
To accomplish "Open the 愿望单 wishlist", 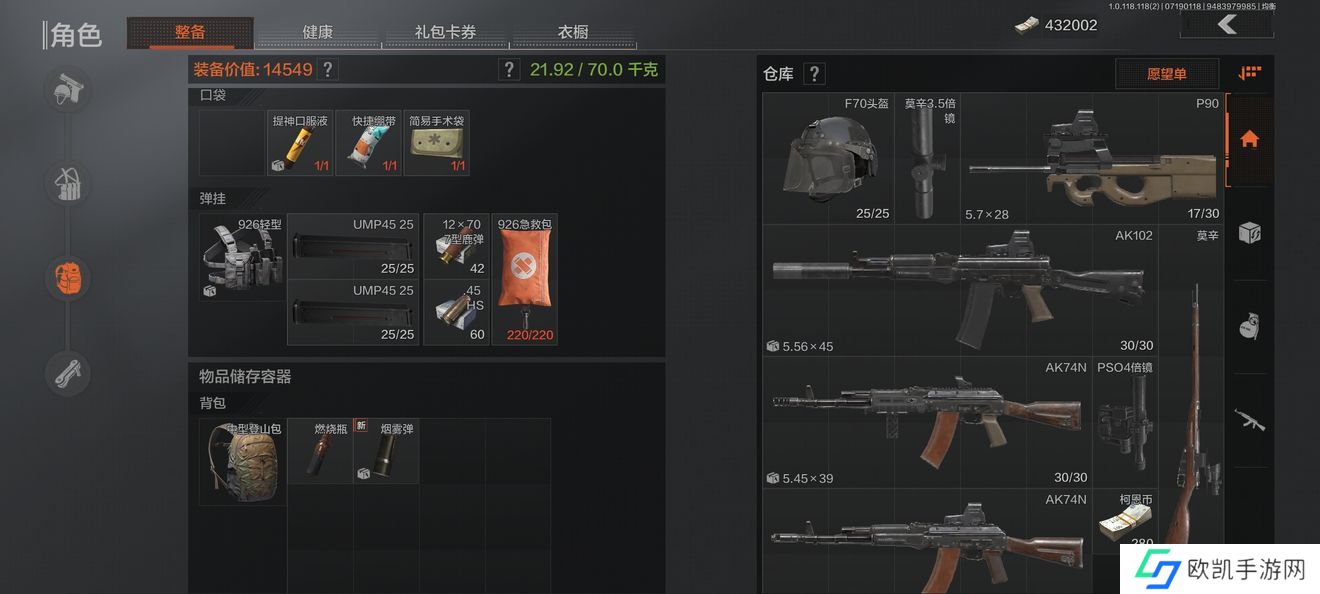I will 1167,74.
